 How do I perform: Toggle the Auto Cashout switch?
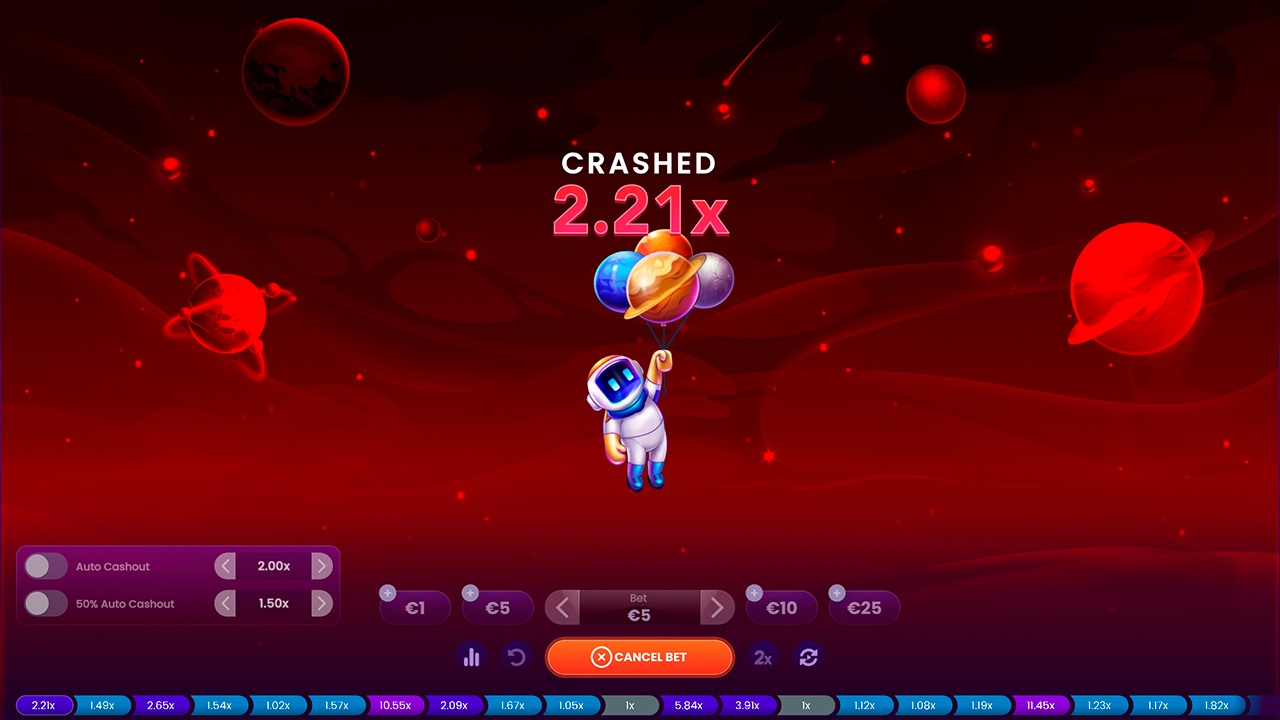pos(45,566)
